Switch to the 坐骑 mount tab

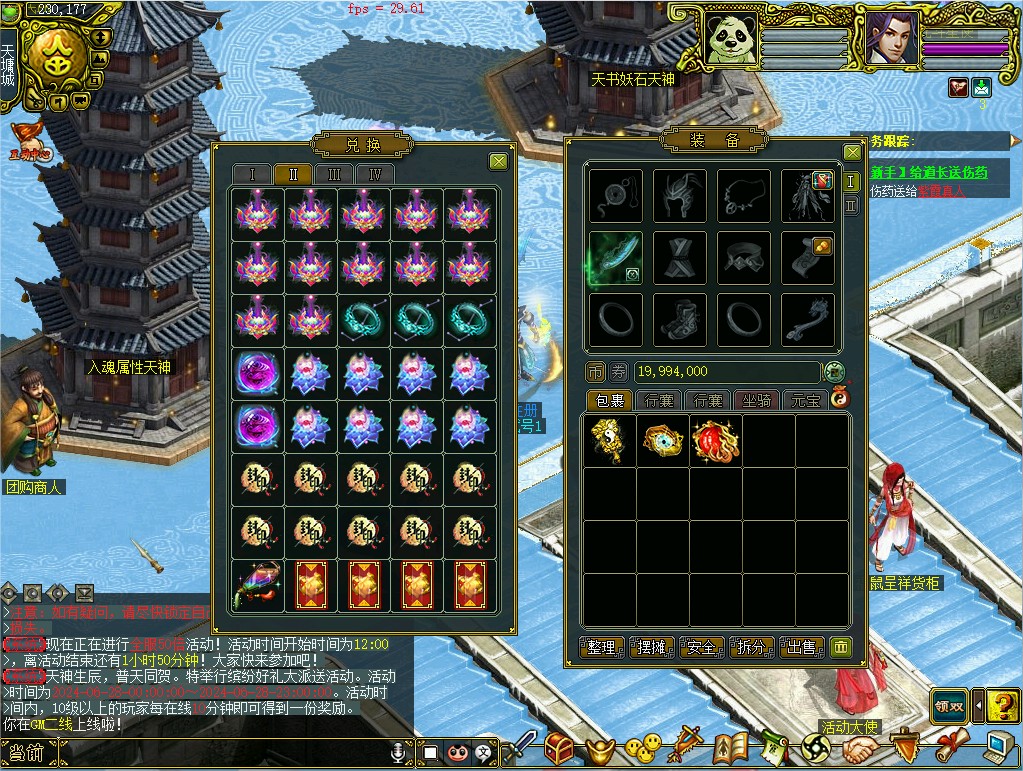(756, 400)
